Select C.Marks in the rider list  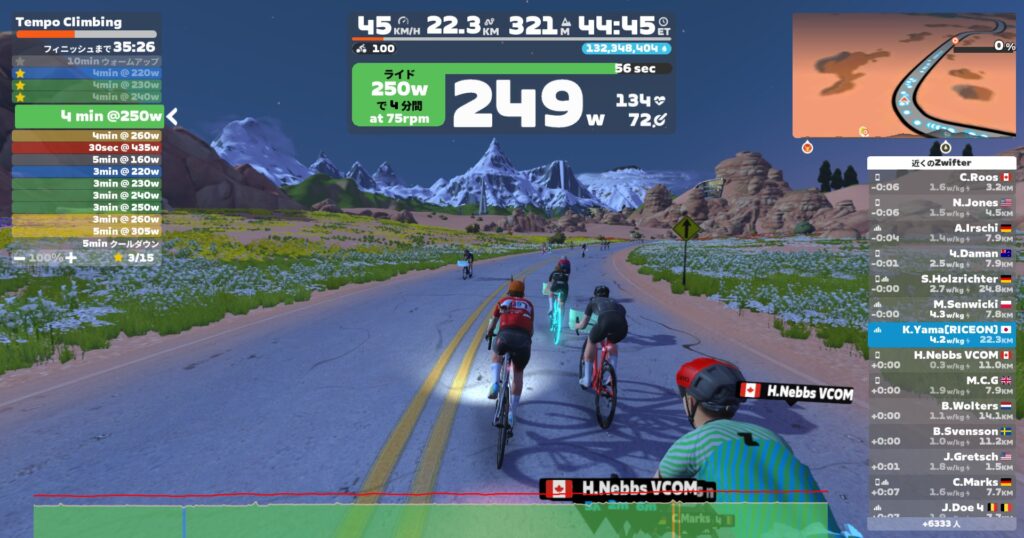coord(942,487)
